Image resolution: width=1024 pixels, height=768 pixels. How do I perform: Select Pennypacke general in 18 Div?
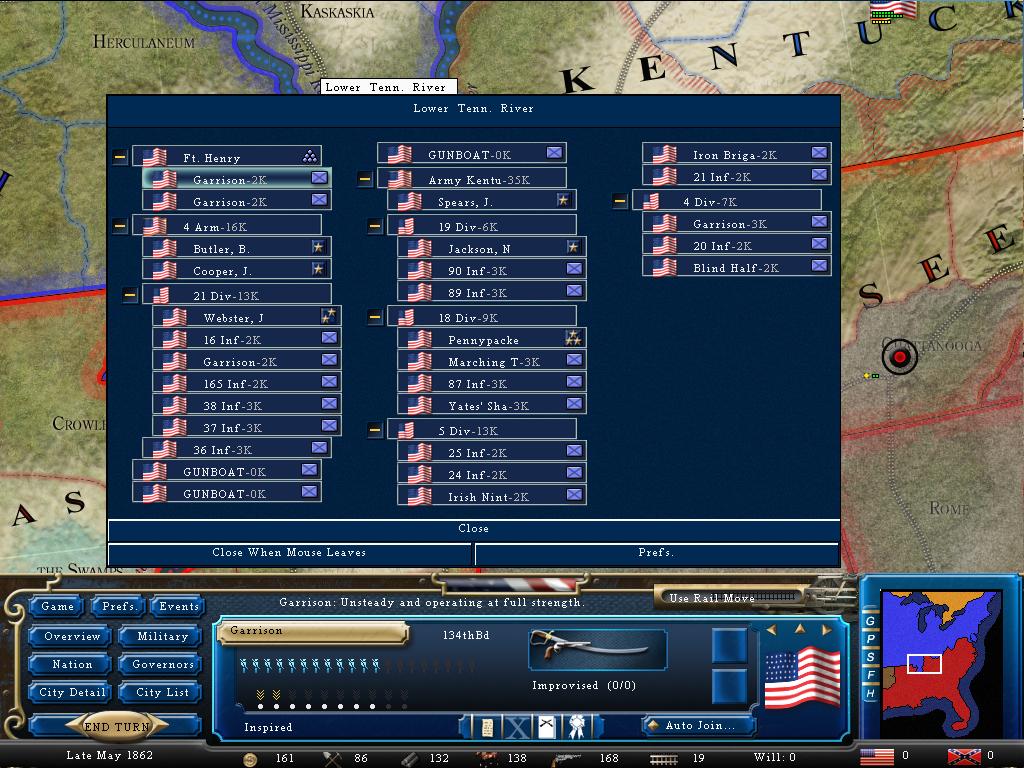pyautogui.click(x=484, y=340)
